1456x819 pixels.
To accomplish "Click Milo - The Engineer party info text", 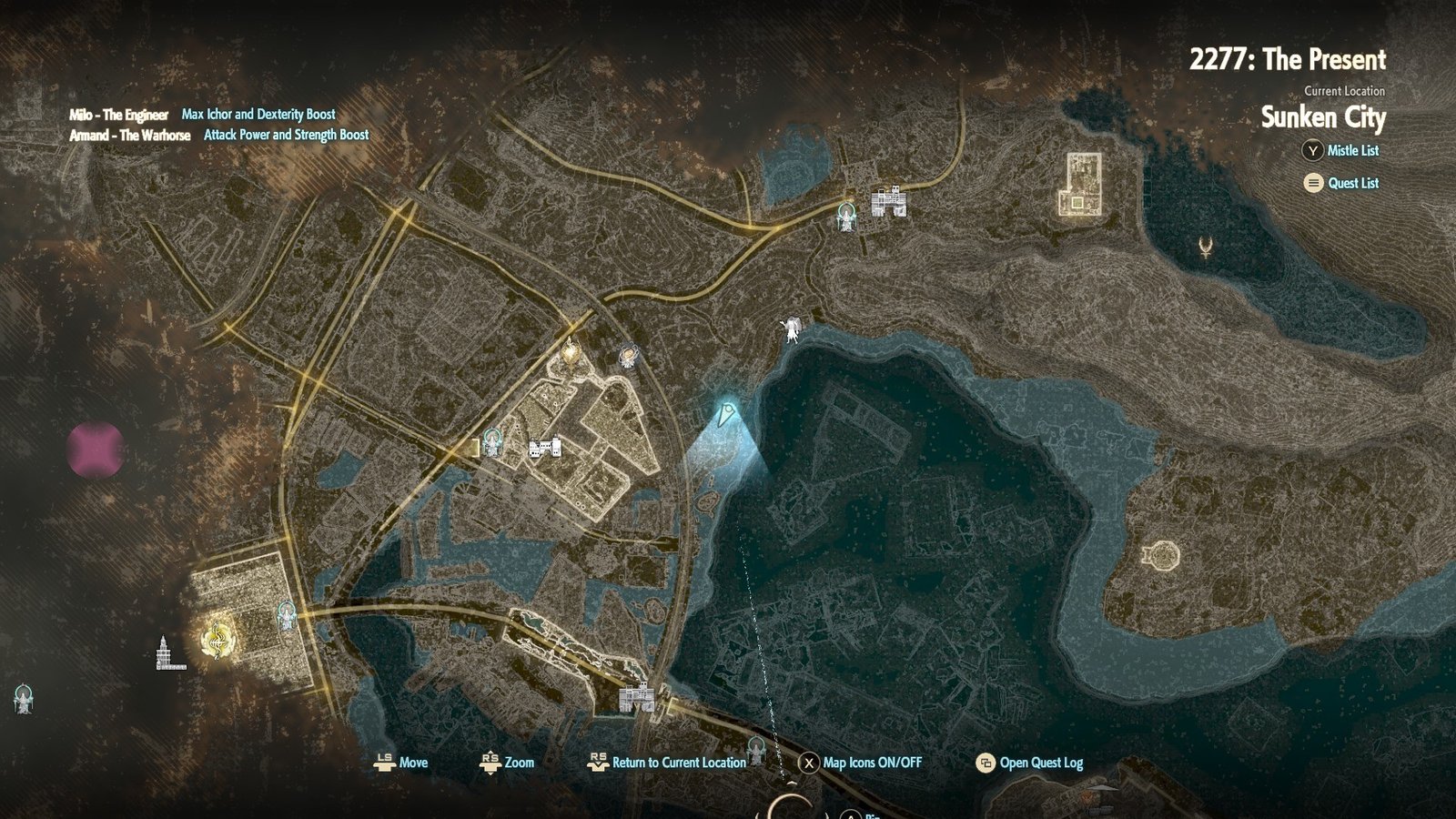I will 118,116.
